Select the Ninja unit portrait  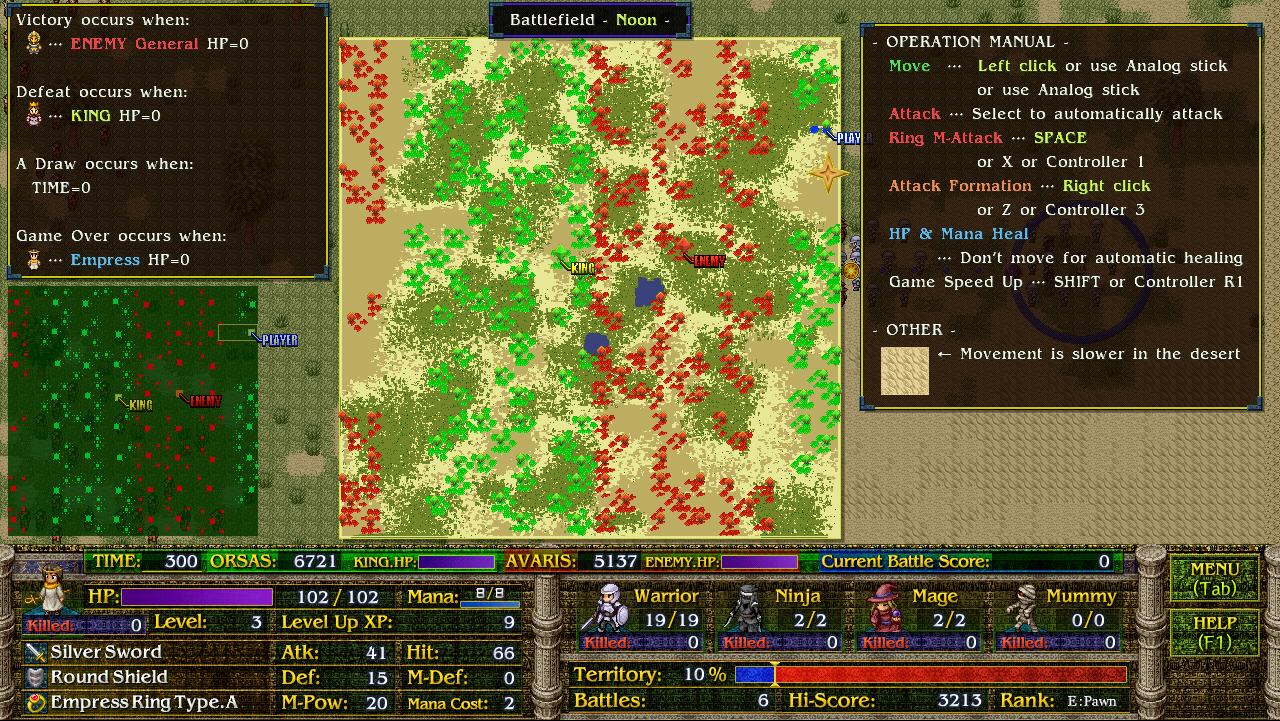pos(742,608)
